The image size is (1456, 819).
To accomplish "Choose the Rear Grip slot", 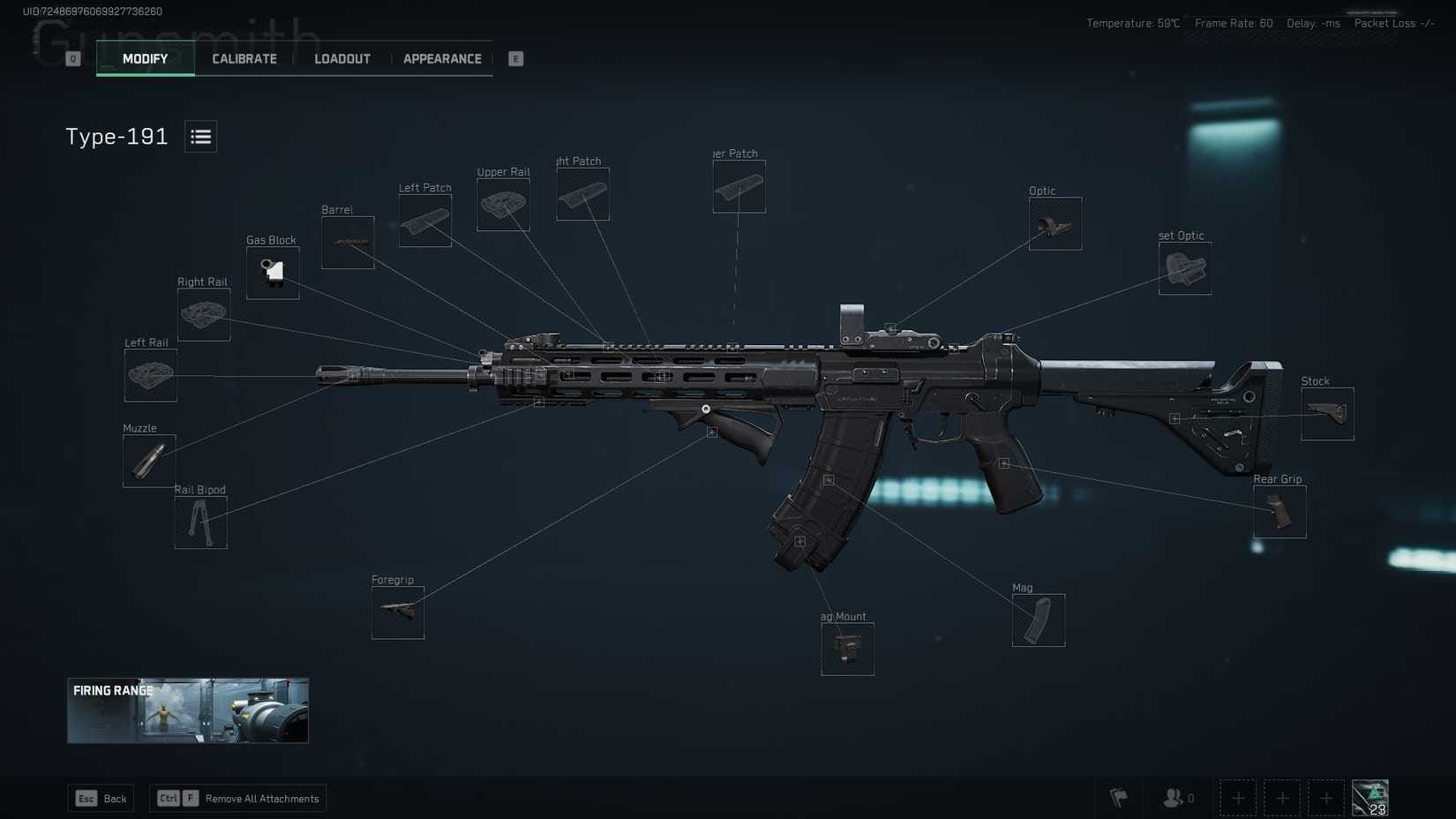I will point(1280,512).
